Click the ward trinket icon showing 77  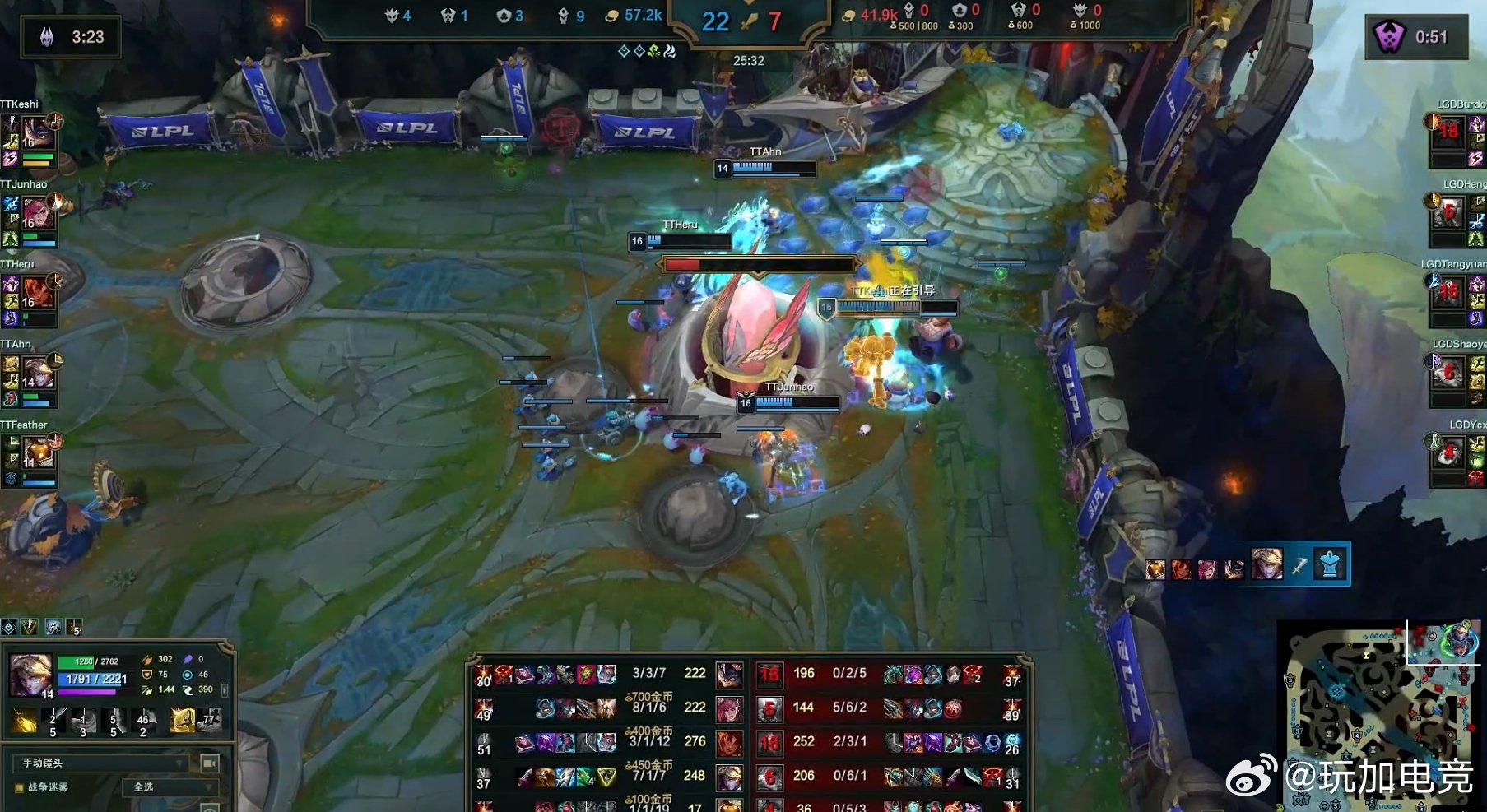click(210, 720)
